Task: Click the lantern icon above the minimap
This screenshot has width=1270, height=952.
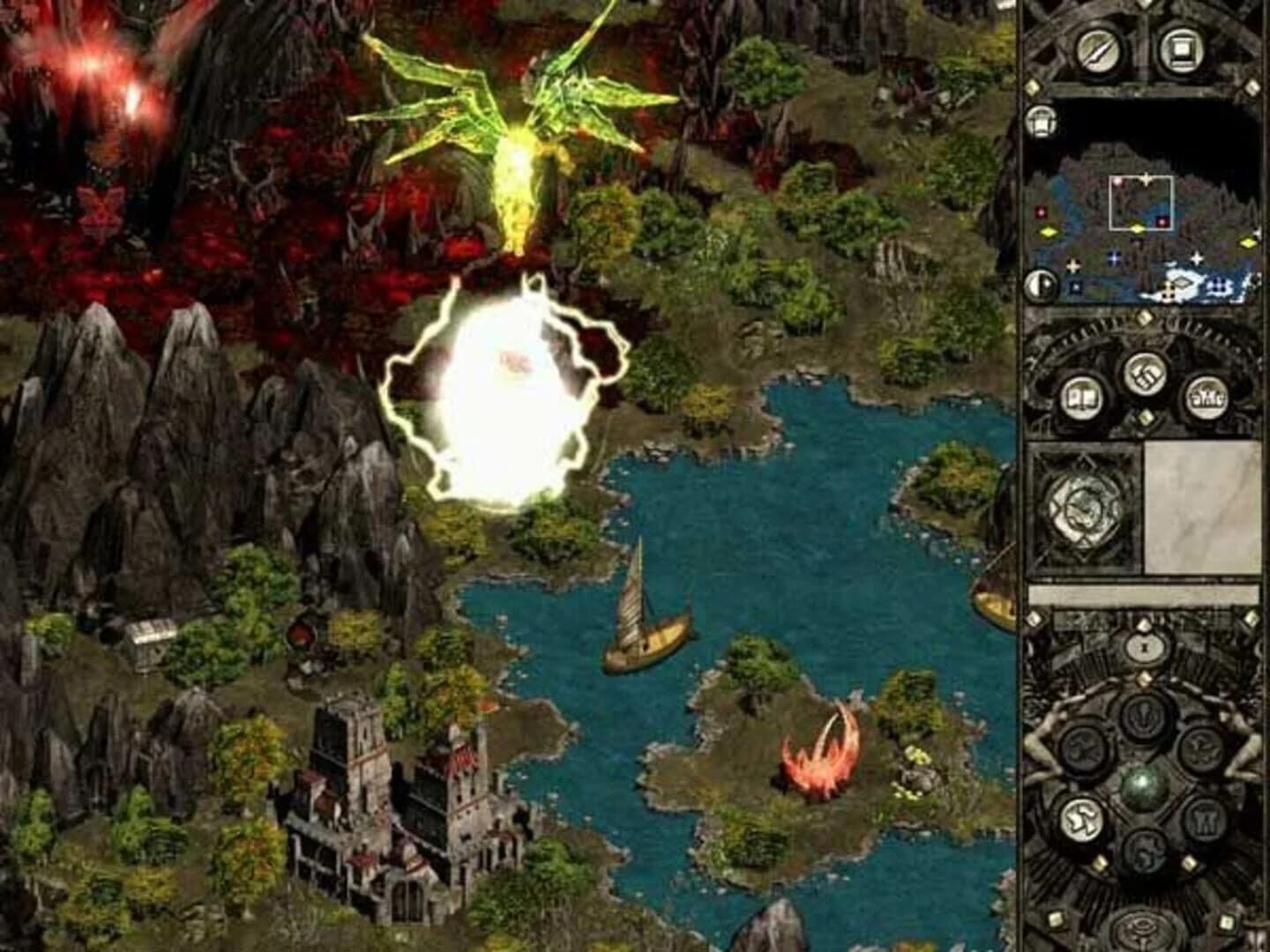Action: point(1040,121)
